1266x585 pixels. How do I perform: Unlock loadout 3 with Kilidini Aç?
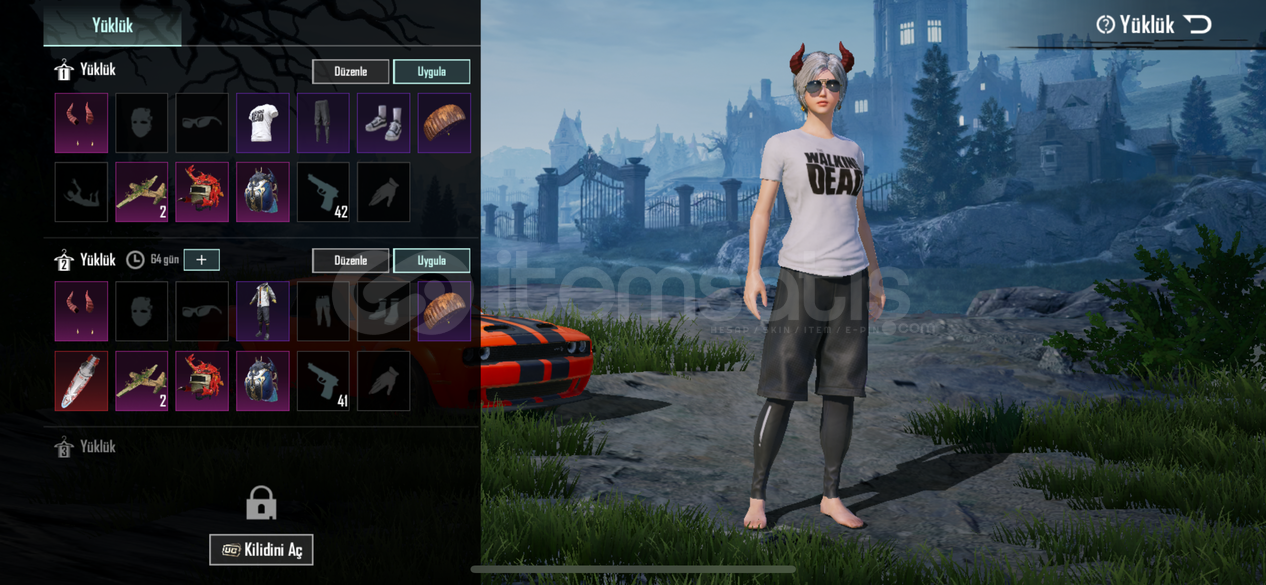261,550
